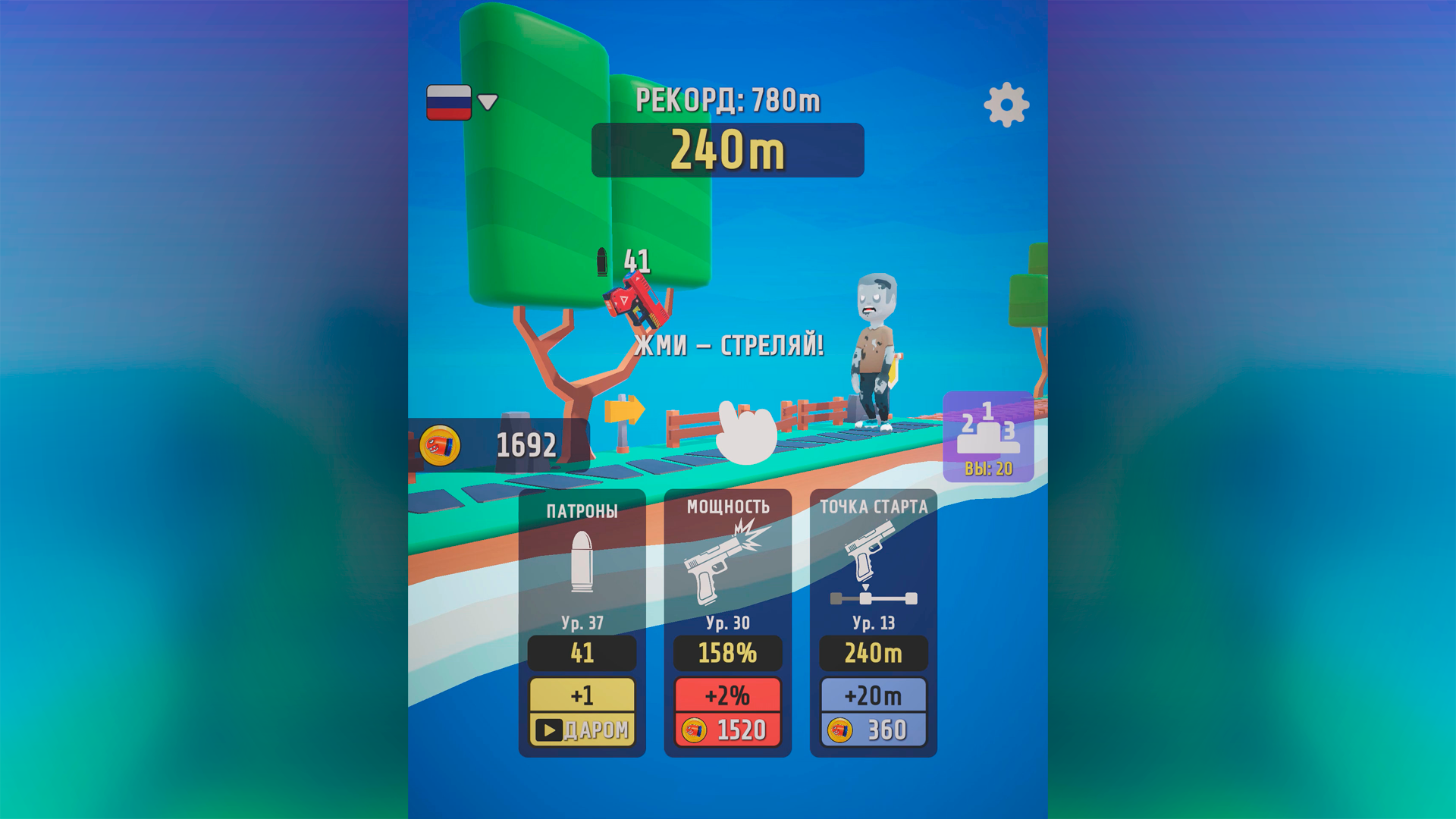Purchase the +20m start point upgrade
Image resolution: width=1456 pixels, height=819 pixels.
(x=873, y=711)
